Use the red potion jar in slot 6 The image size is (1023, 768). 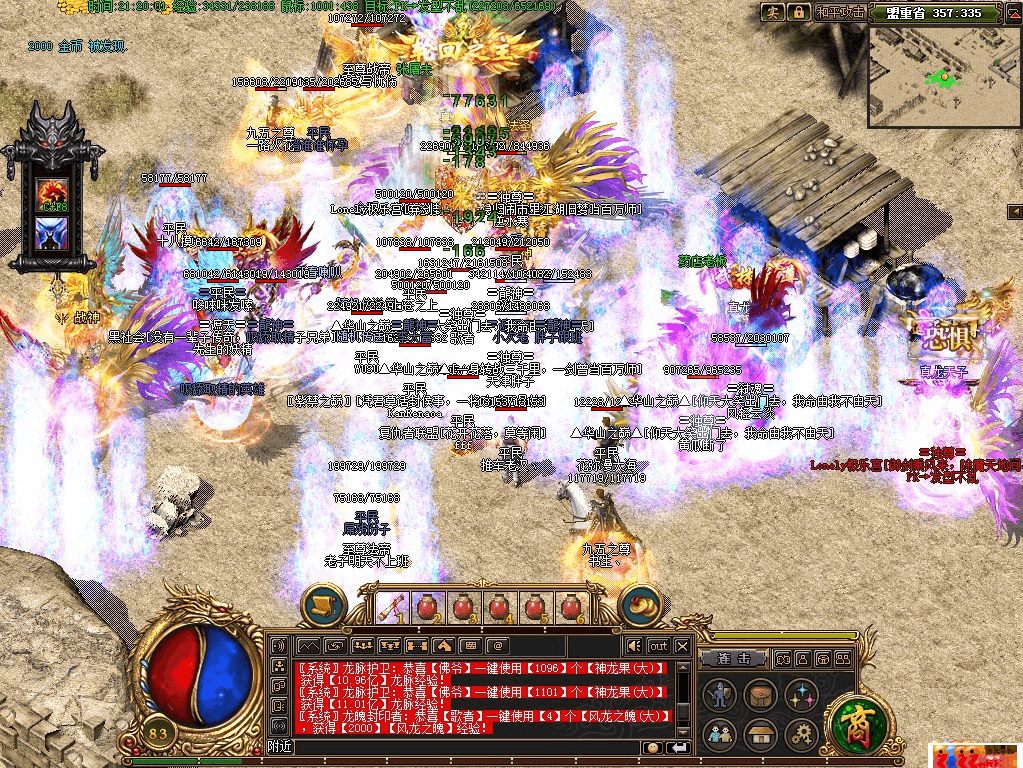[x=571, y=607]
